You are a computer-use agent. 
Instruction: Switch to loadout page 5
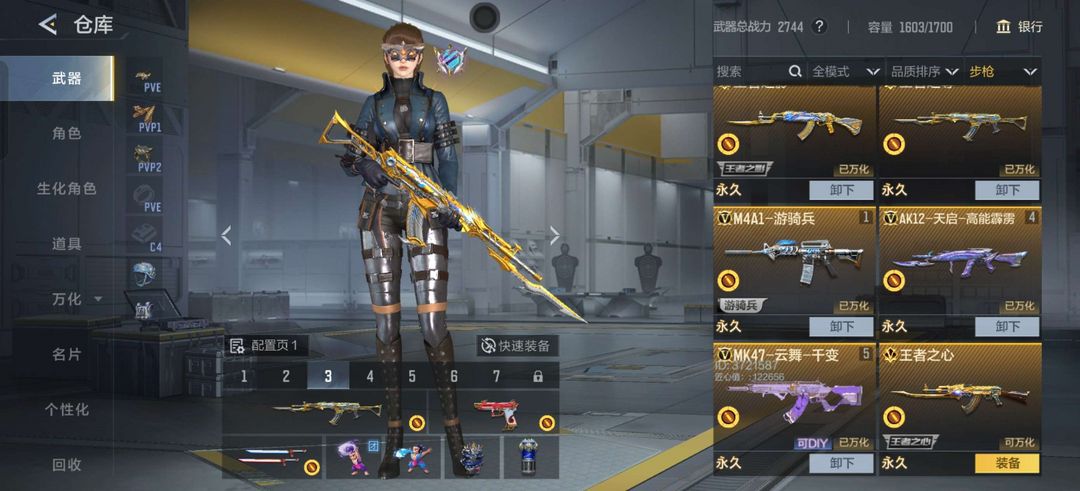[x=412, y=377]
